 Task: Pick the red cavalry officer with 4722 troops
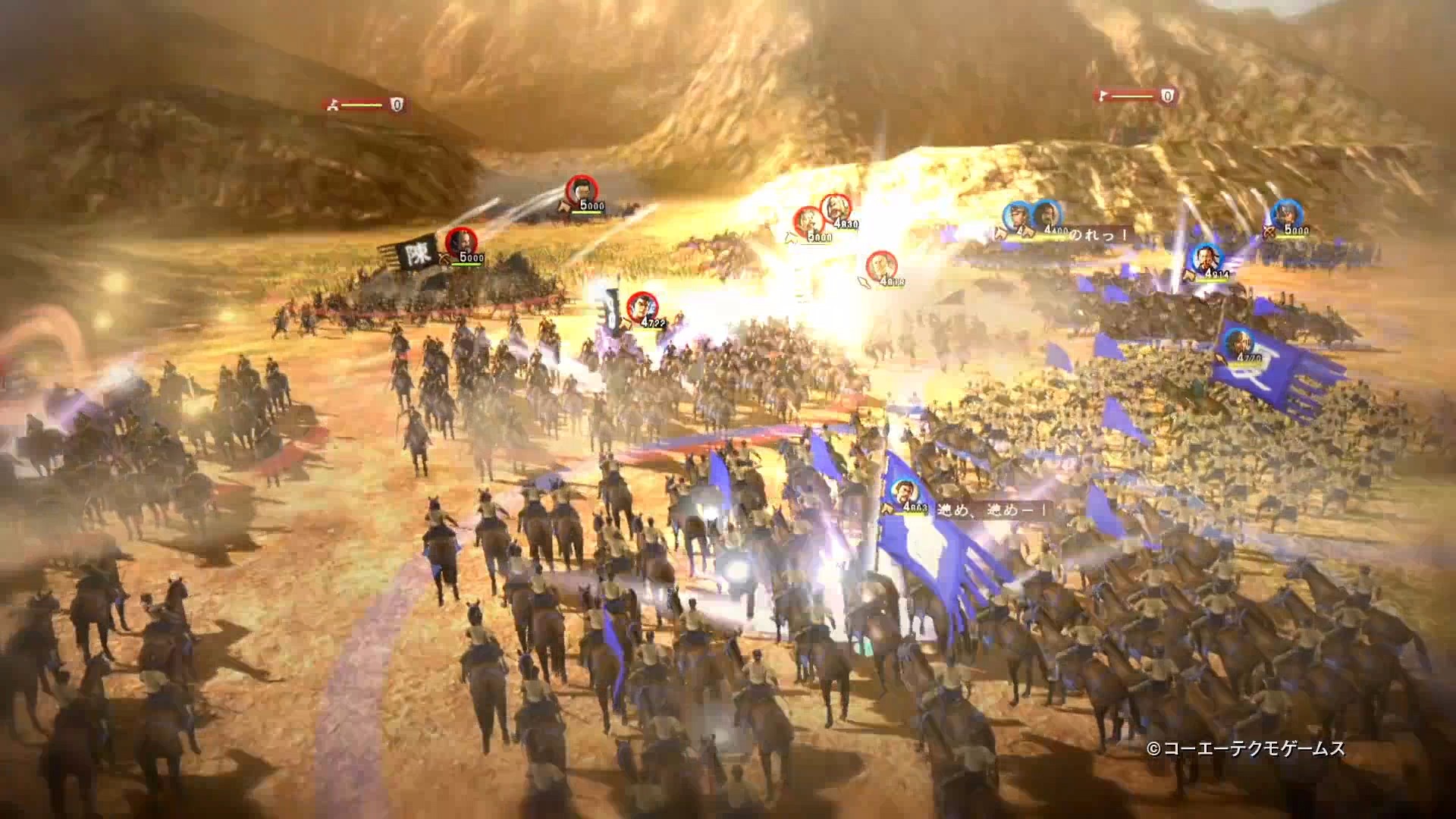point(642,305)
